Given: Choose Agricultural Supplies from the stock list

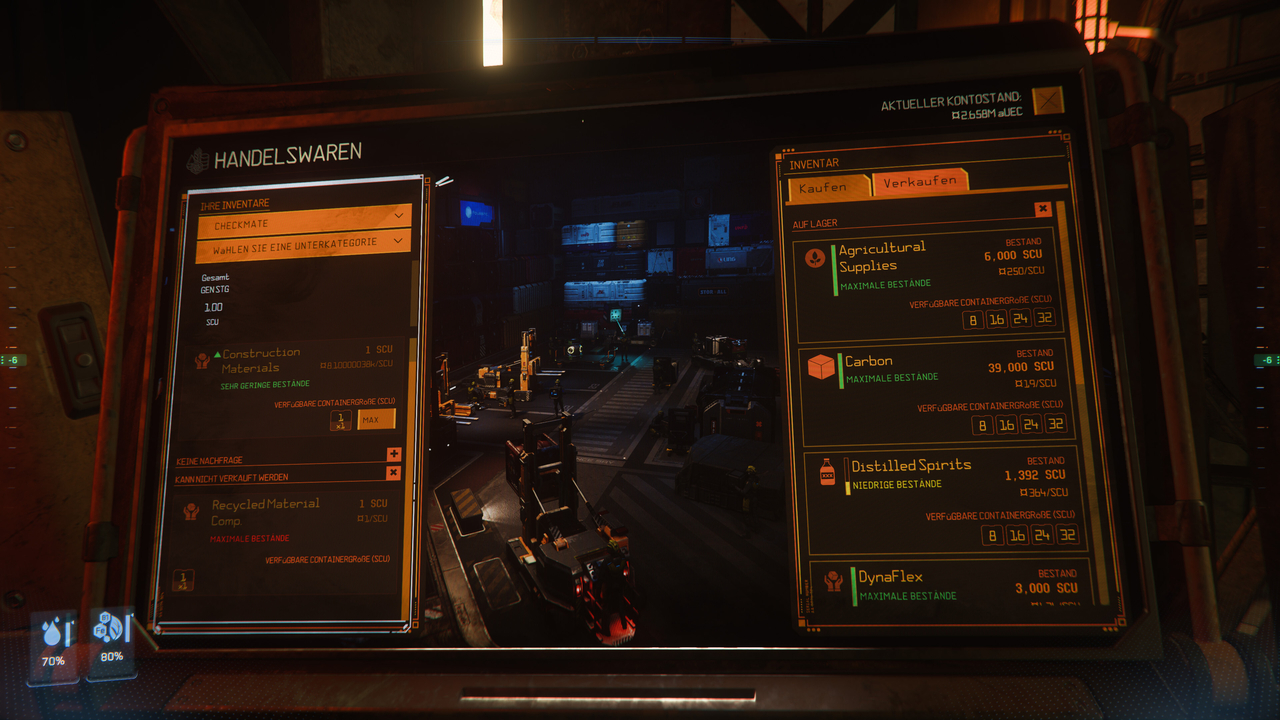Looking at the screenshot, I should point(882,257).
